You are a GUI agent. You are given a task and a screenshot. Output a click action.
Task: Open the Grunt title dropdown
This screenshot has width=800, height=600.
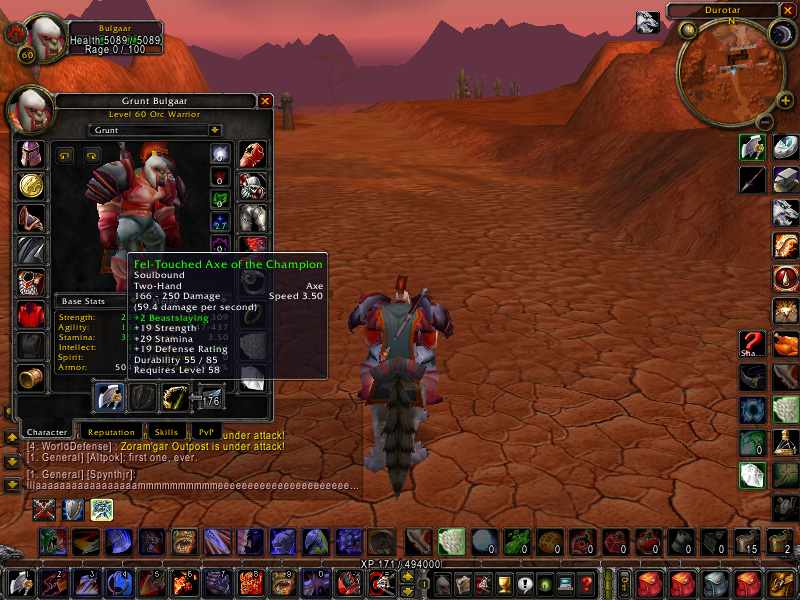click(x=215, y=130)
